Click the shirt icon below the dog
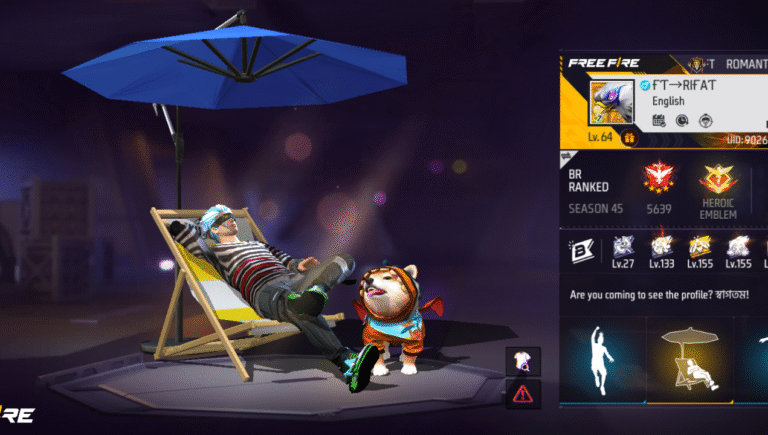The height and width of the screenshot is (435, 768). 524,361
